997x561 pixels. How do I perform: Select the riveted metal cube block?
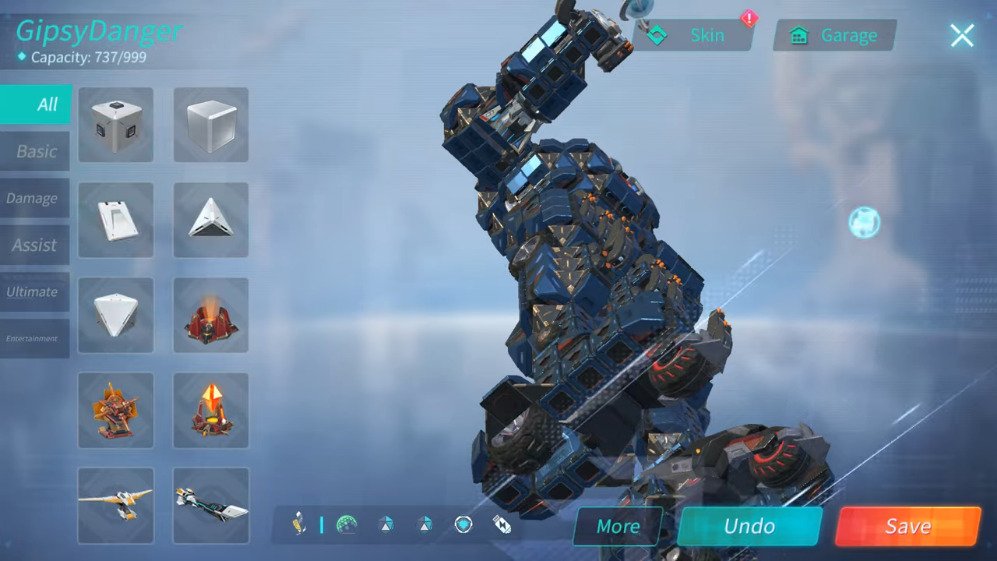(116, 125)
